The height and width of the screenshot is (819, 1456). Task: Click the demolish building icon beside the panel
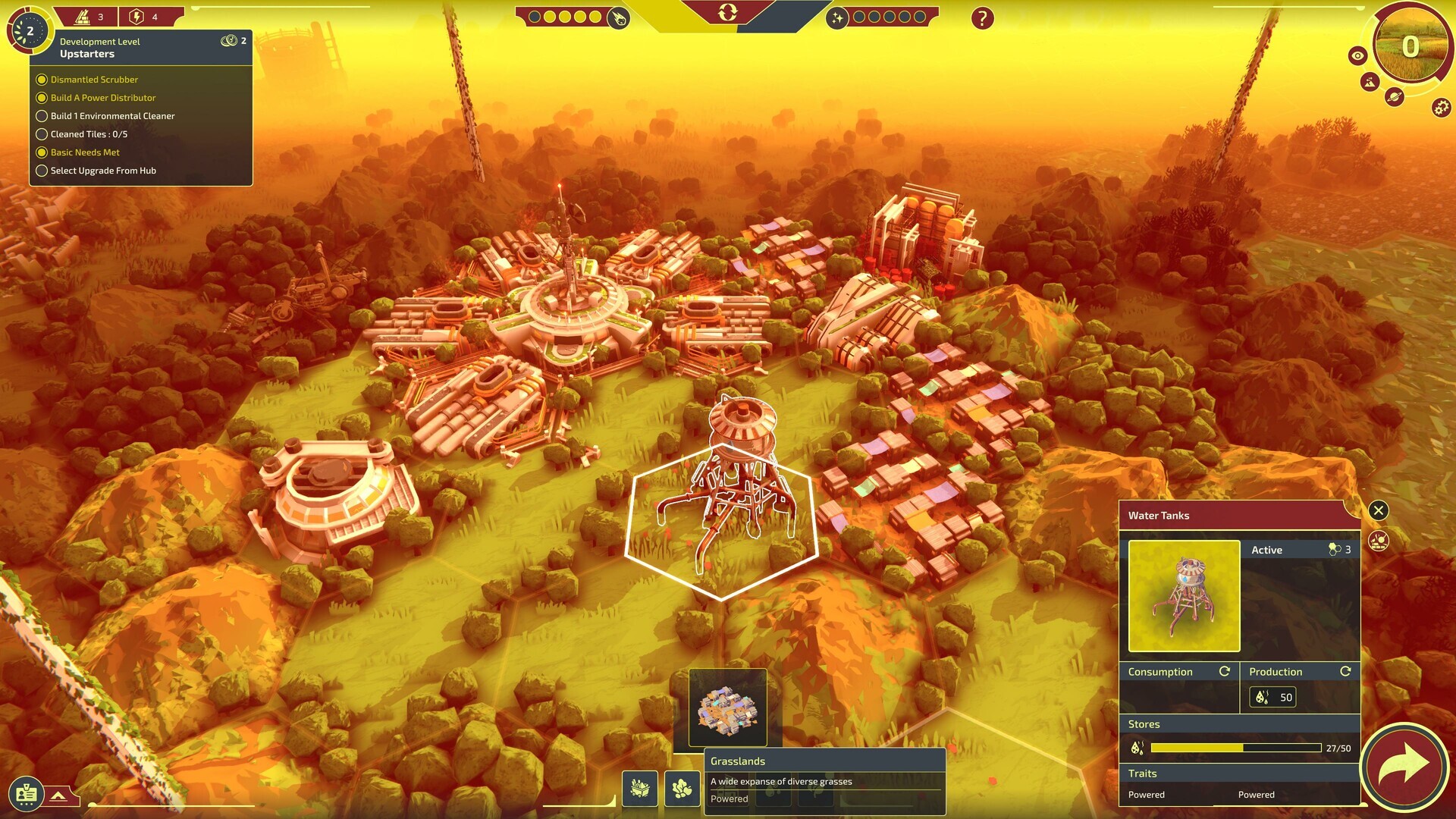(x=1379, y=541)
